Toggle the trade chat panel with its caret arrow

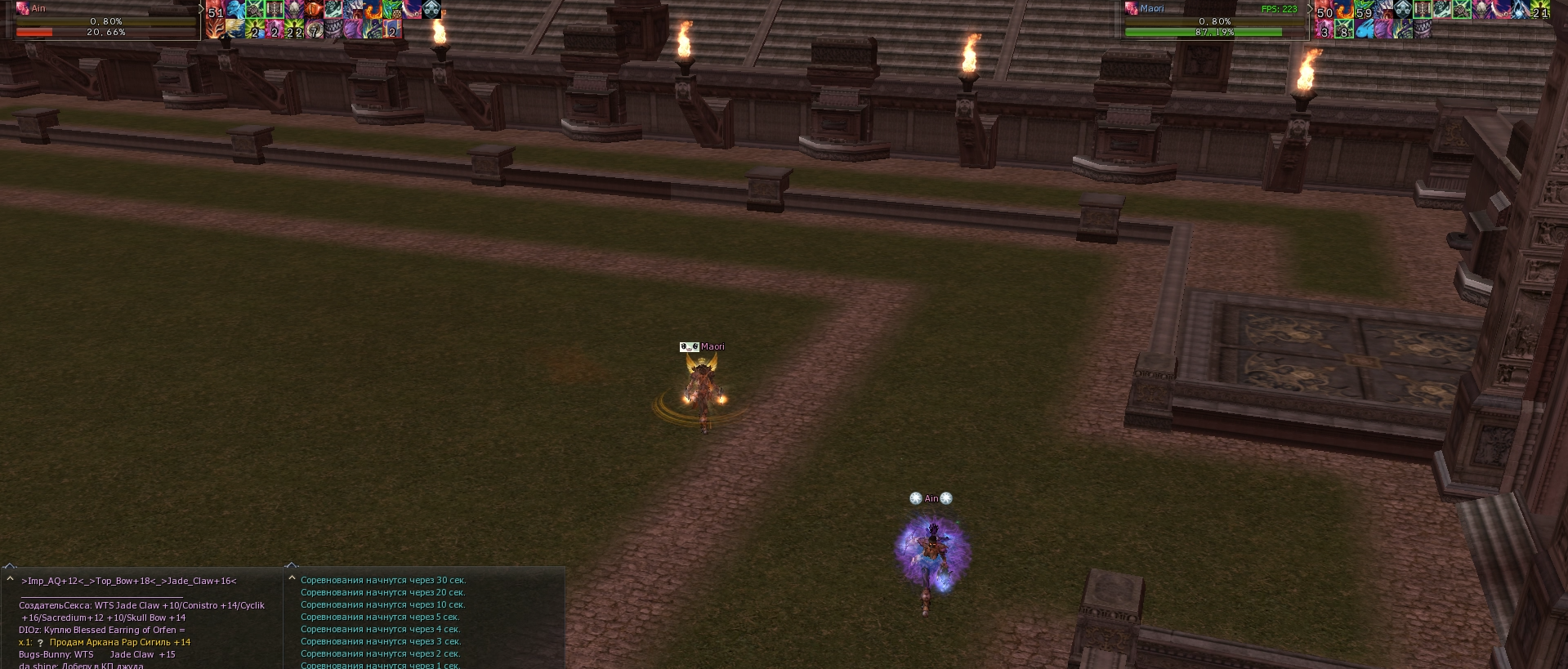pyautogui.click(x=11, y=578)
